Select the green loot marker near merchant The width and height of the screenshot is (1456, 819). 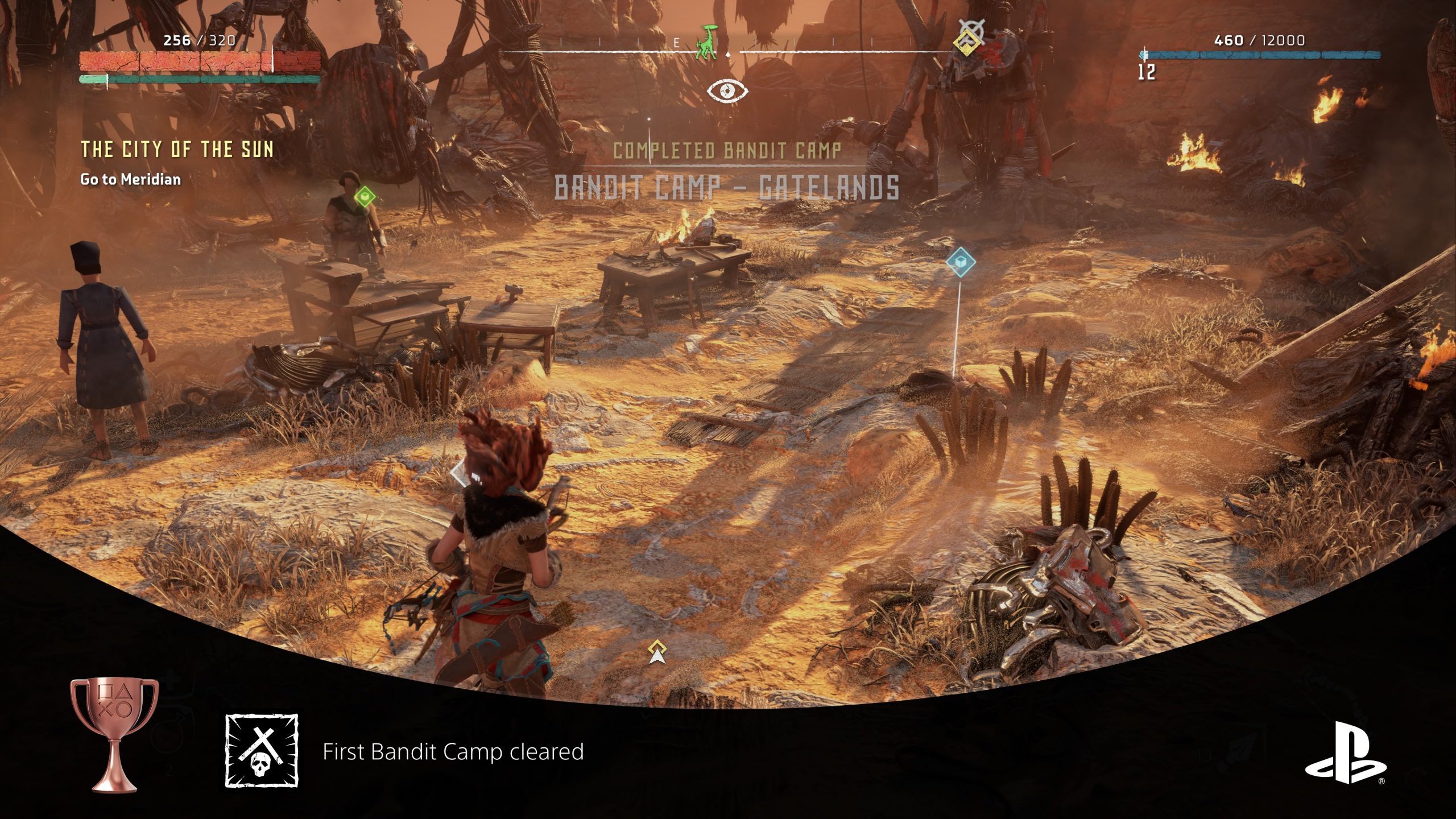[365, 197]
